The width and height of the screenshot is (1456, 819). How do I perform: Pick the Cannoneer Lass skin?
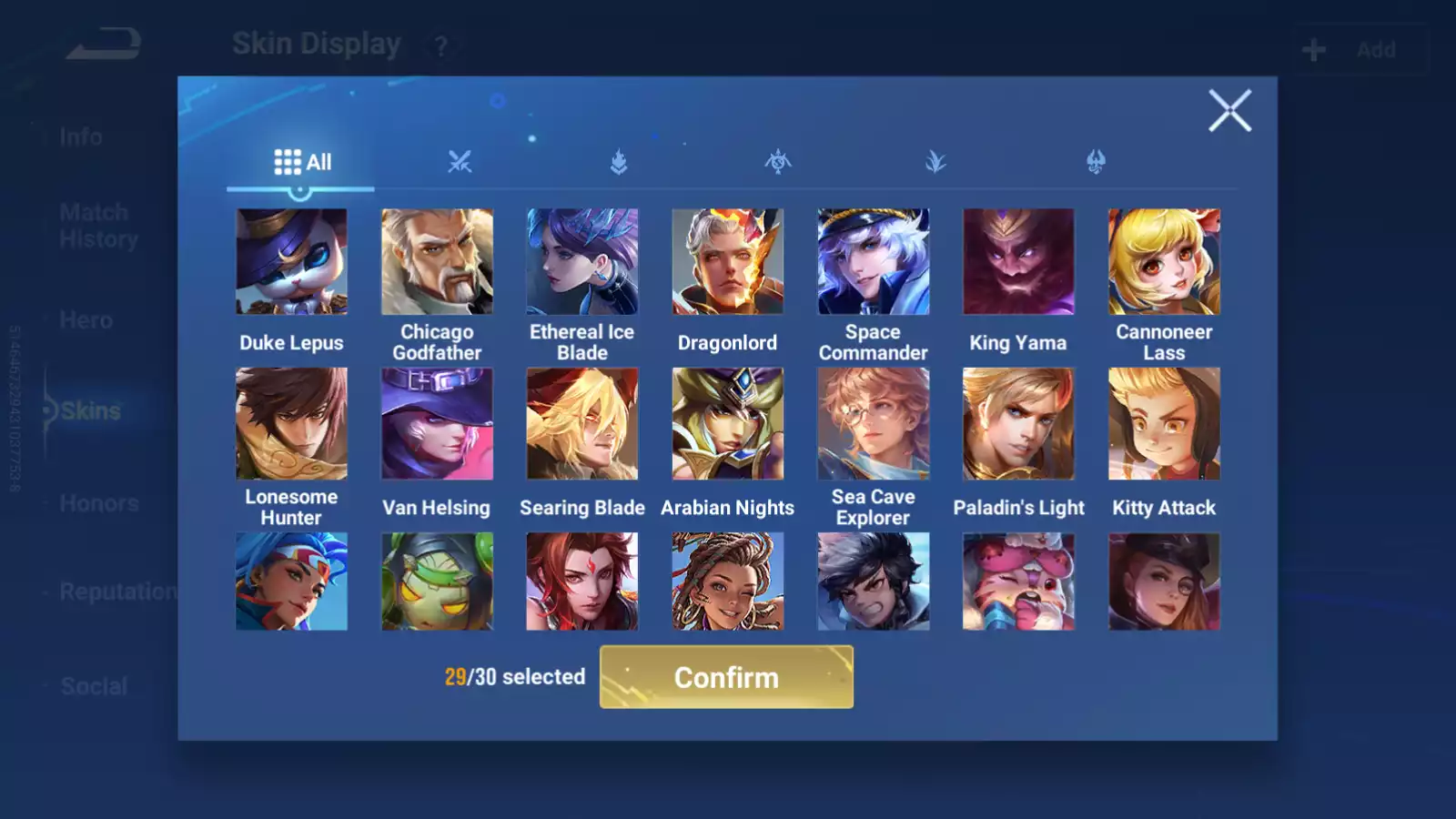point(1164,262)
